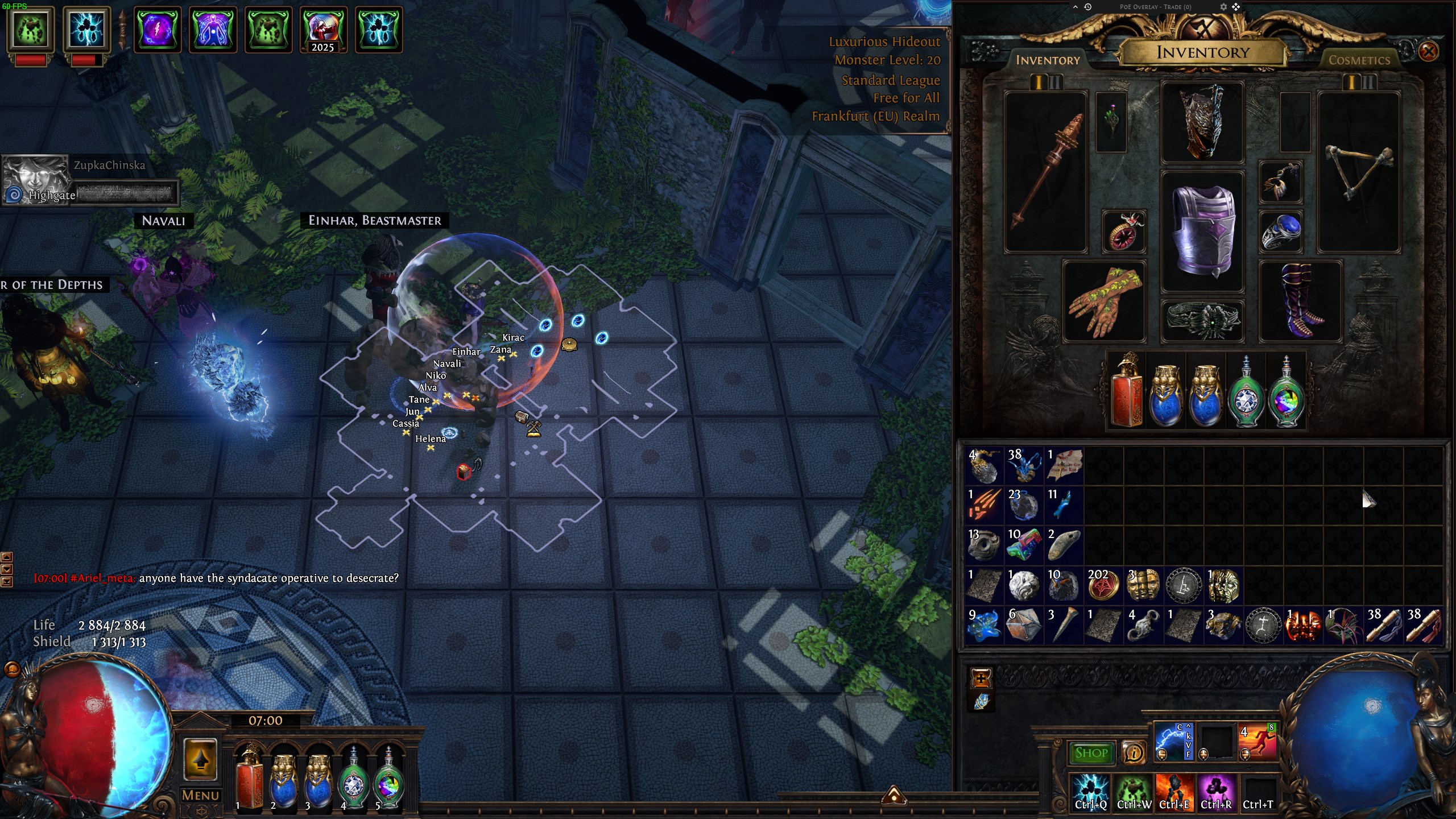Select the red life flask in inventory panel

pyautogui.click(x=1126, y=391)
